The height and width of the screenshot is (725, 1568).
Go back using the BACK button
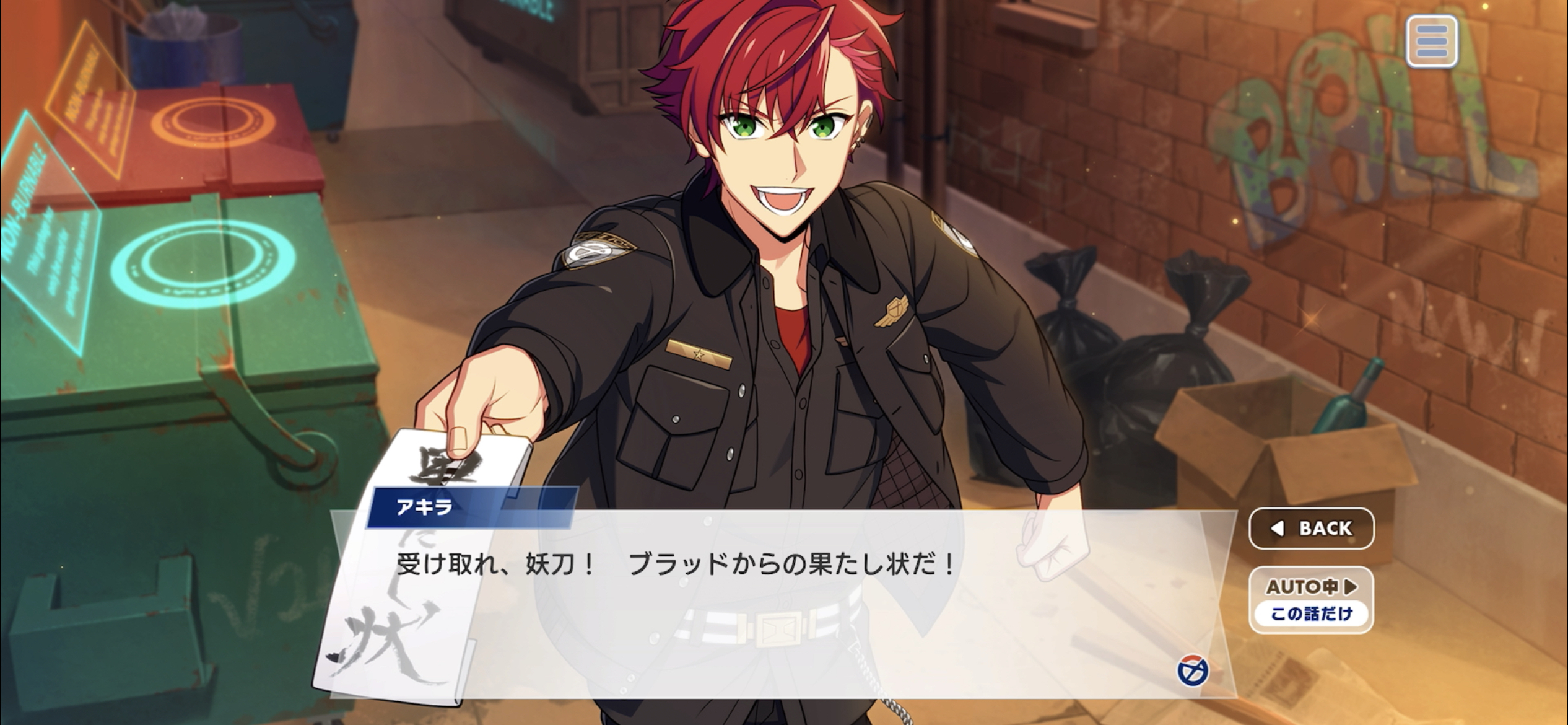pyautogui.click(x=1311, y=528)
